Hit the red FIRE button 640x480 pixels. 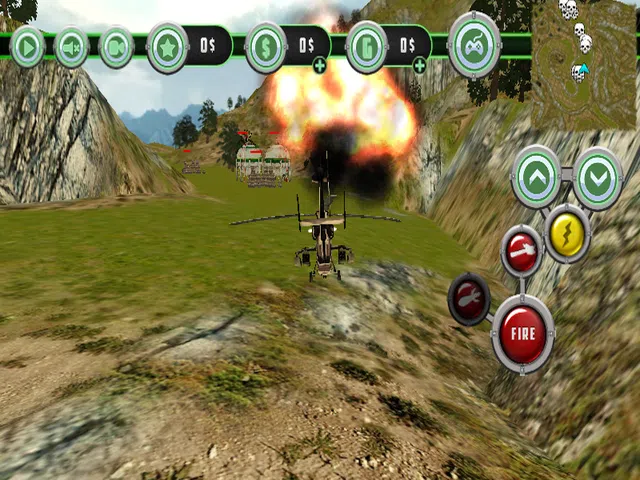click(x=523, y=333)
